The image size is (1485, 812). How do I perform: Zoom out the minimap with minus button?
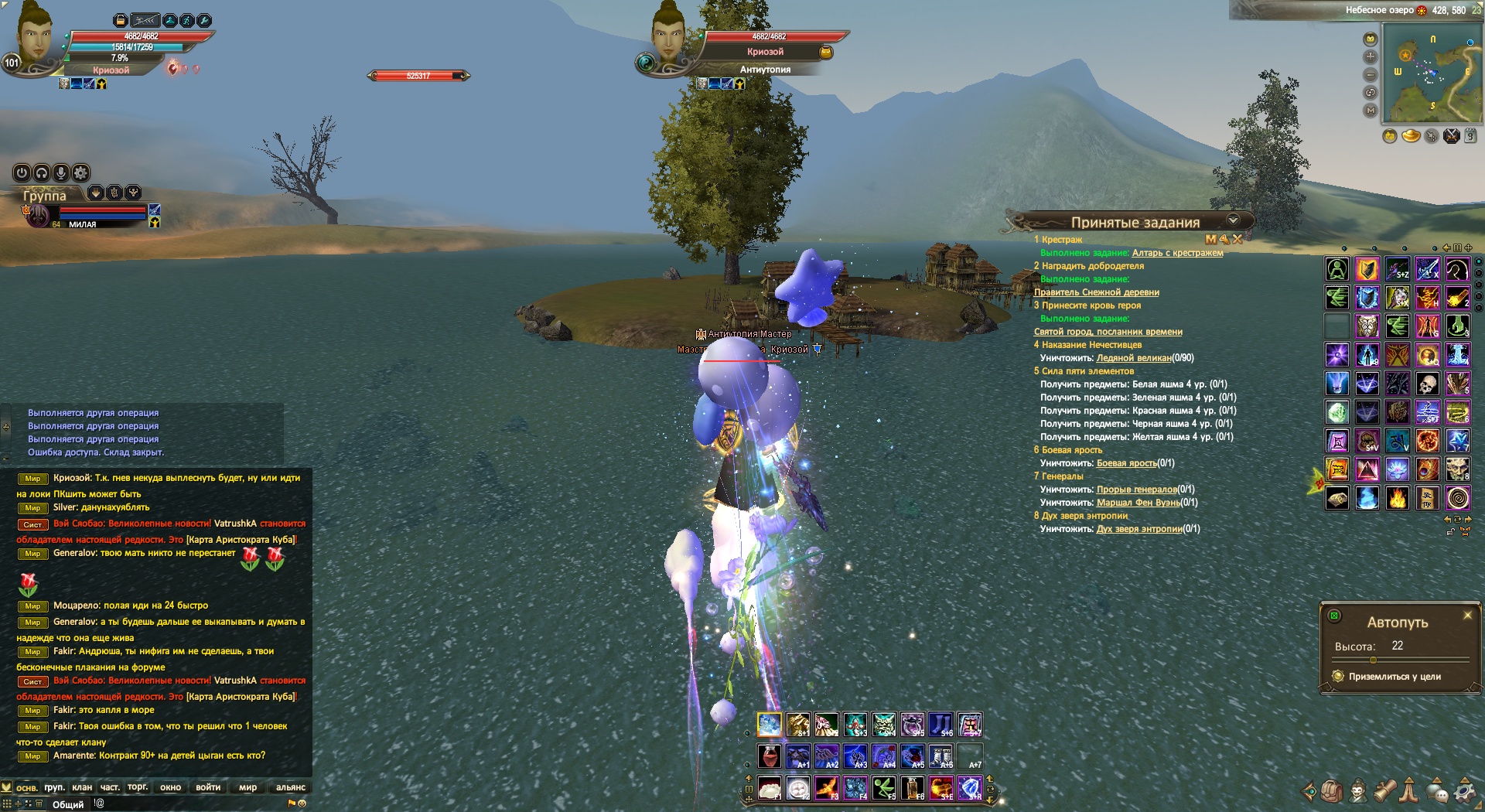(x=1371, y=75)
